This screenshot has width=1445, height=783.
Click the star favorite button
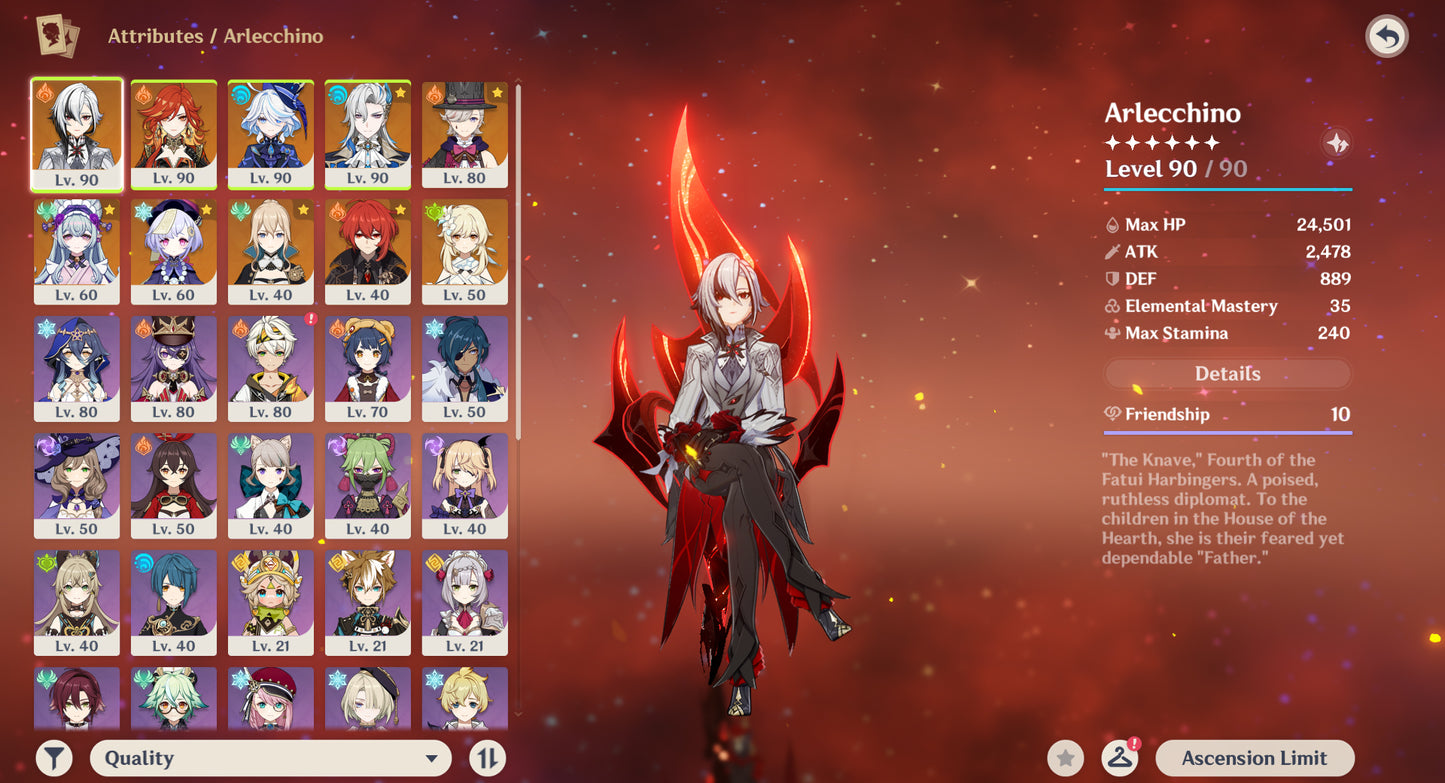(x=1065, y=758)
